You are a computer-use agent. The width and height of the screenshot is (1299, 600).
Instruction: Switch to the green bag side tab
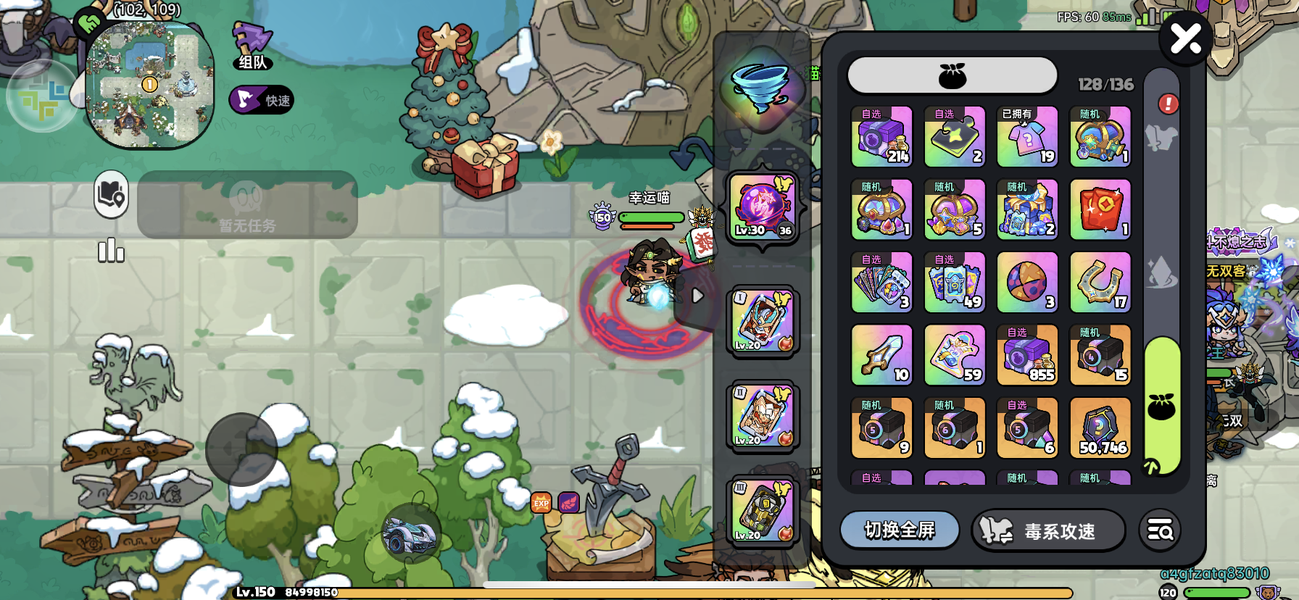pyautogui.click(x=1162, y=405)
